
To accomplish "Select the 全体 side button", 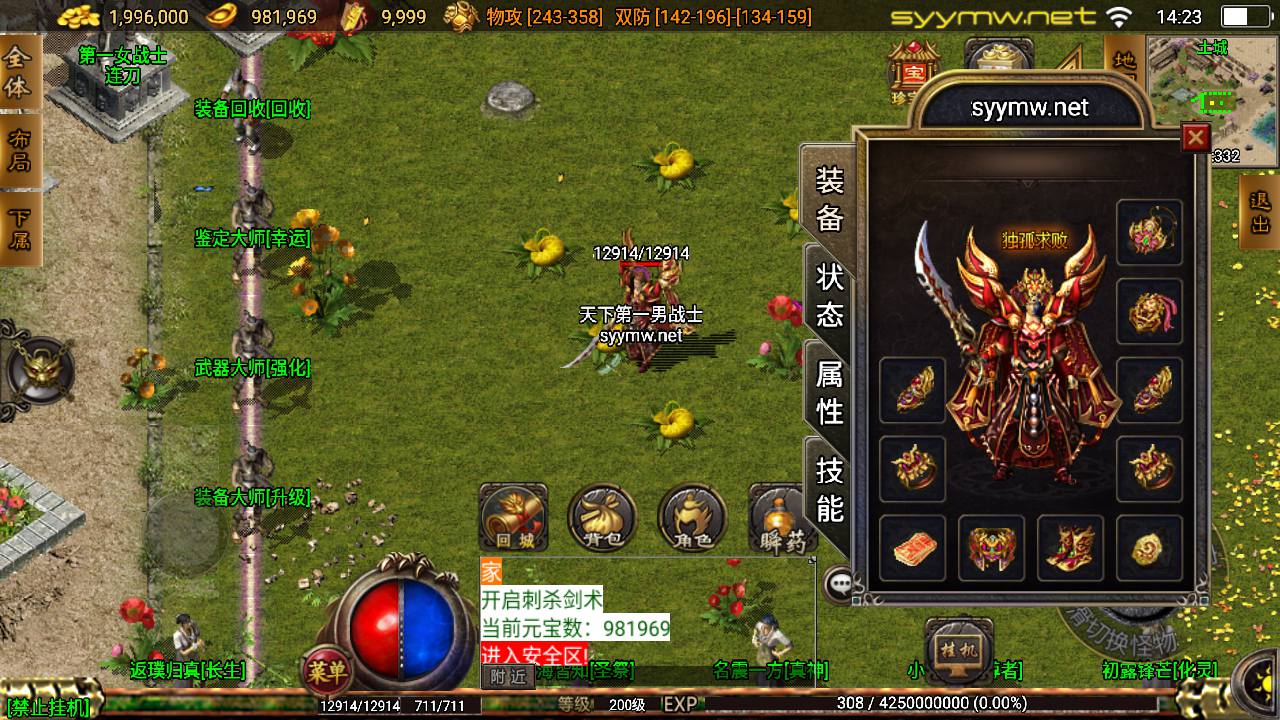I will point(19,73).
